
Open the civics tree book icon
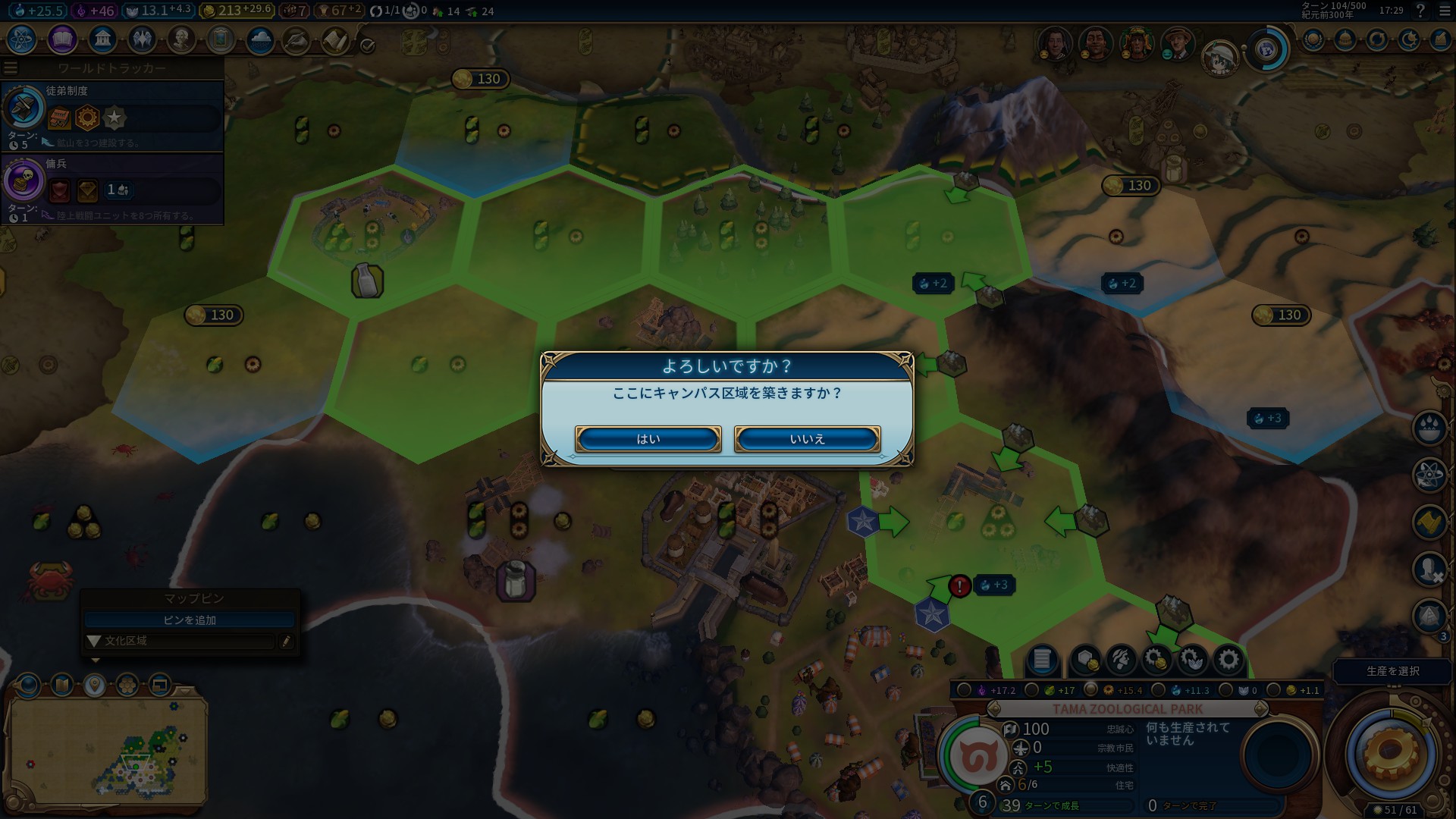[x=62, y=39]
